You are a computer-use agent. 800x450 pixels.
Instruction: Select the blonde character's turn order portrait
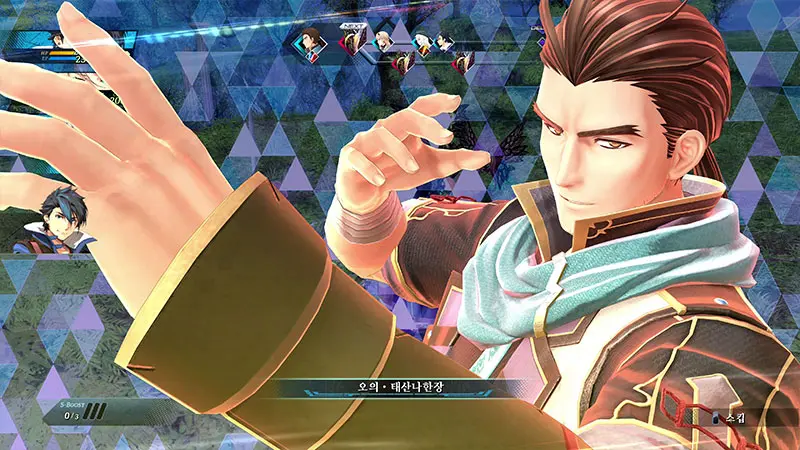point(384,41)
